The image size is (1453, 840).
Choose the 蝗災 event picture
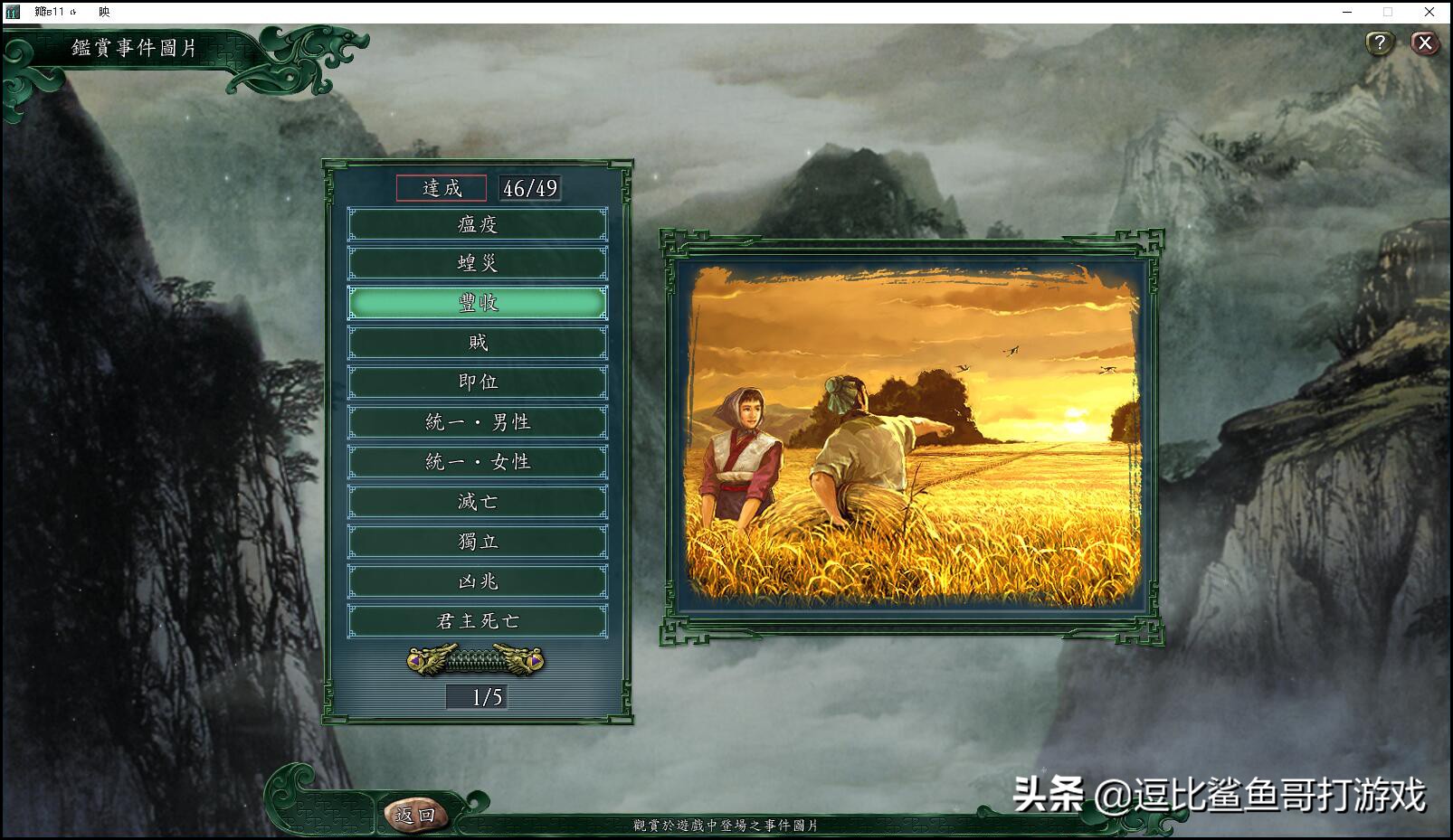478,263
